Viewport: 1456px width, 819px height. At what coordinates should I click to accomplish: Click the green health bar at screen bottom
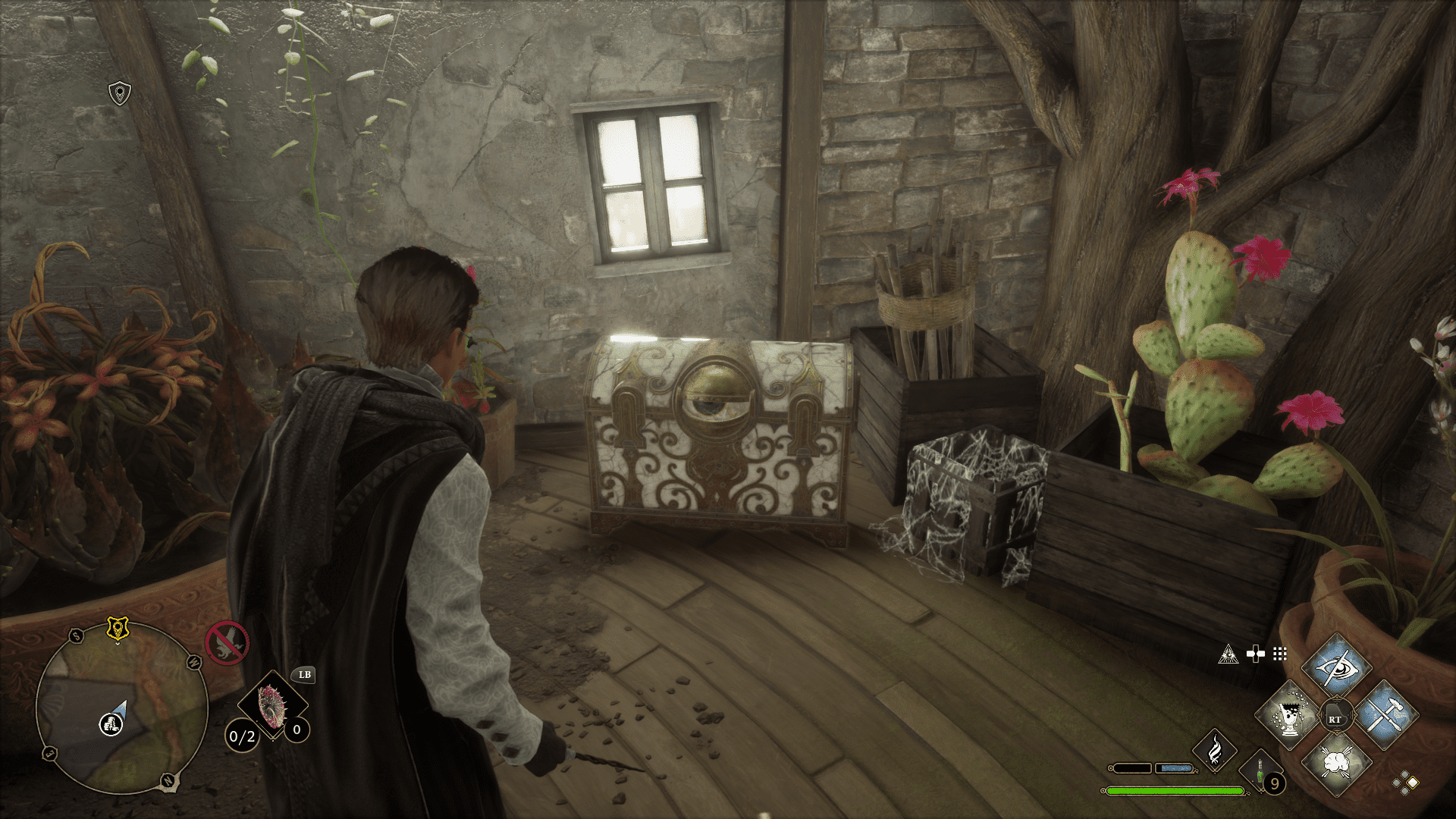(1175, 792)
